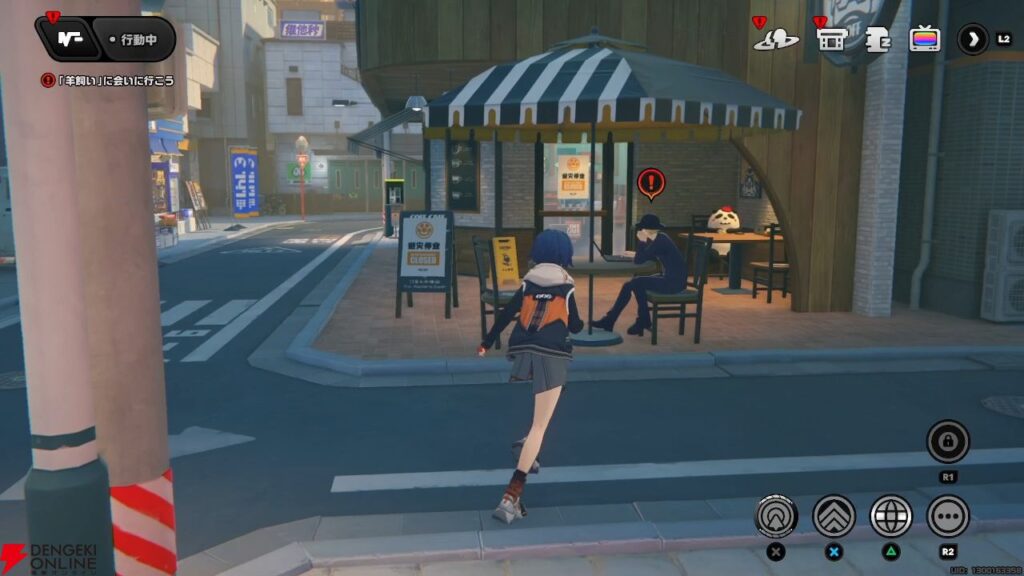Open the rainbow TV icon
1024x576 pixels.
[925, 39]
